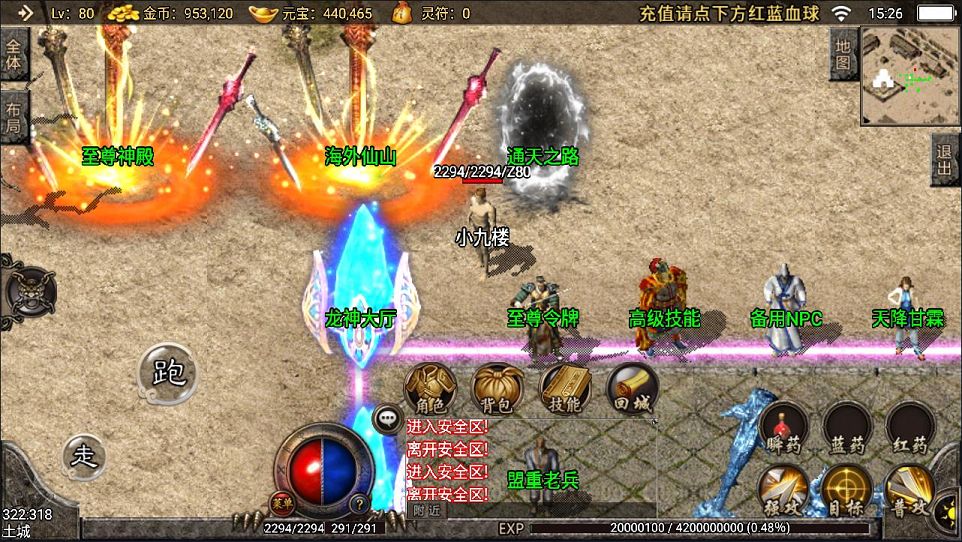Image resolution: width=962 pixels, height=542 pixels.
Task: Click the 菜单 menu button on the orb
Action: (283, 502)
